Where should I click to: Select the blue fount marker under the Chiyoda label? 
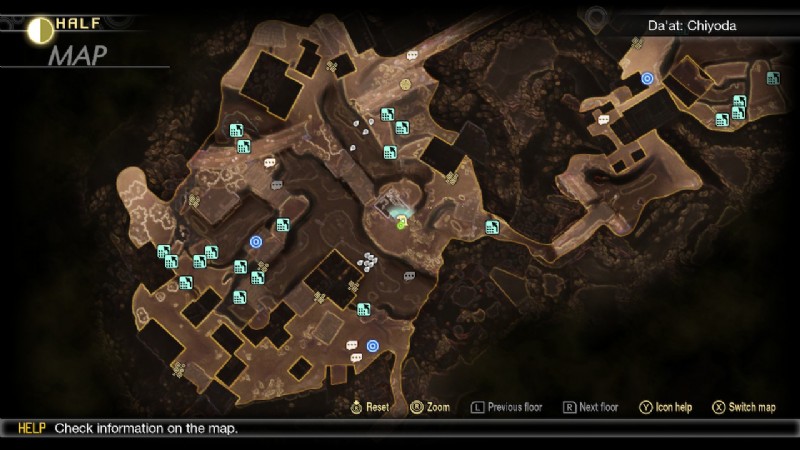coord(647,78)
